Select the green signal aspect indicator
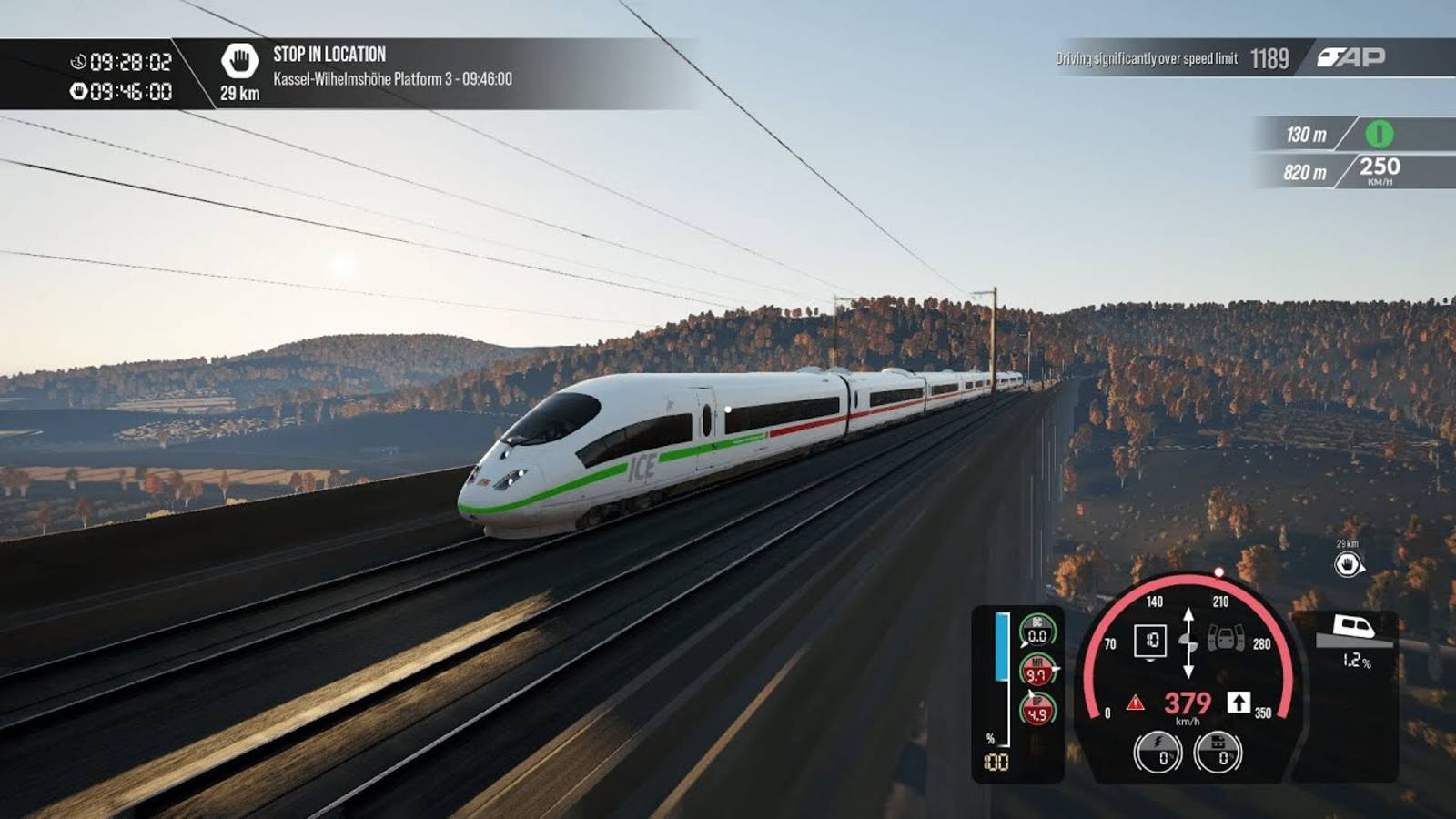 point(1379,135)
